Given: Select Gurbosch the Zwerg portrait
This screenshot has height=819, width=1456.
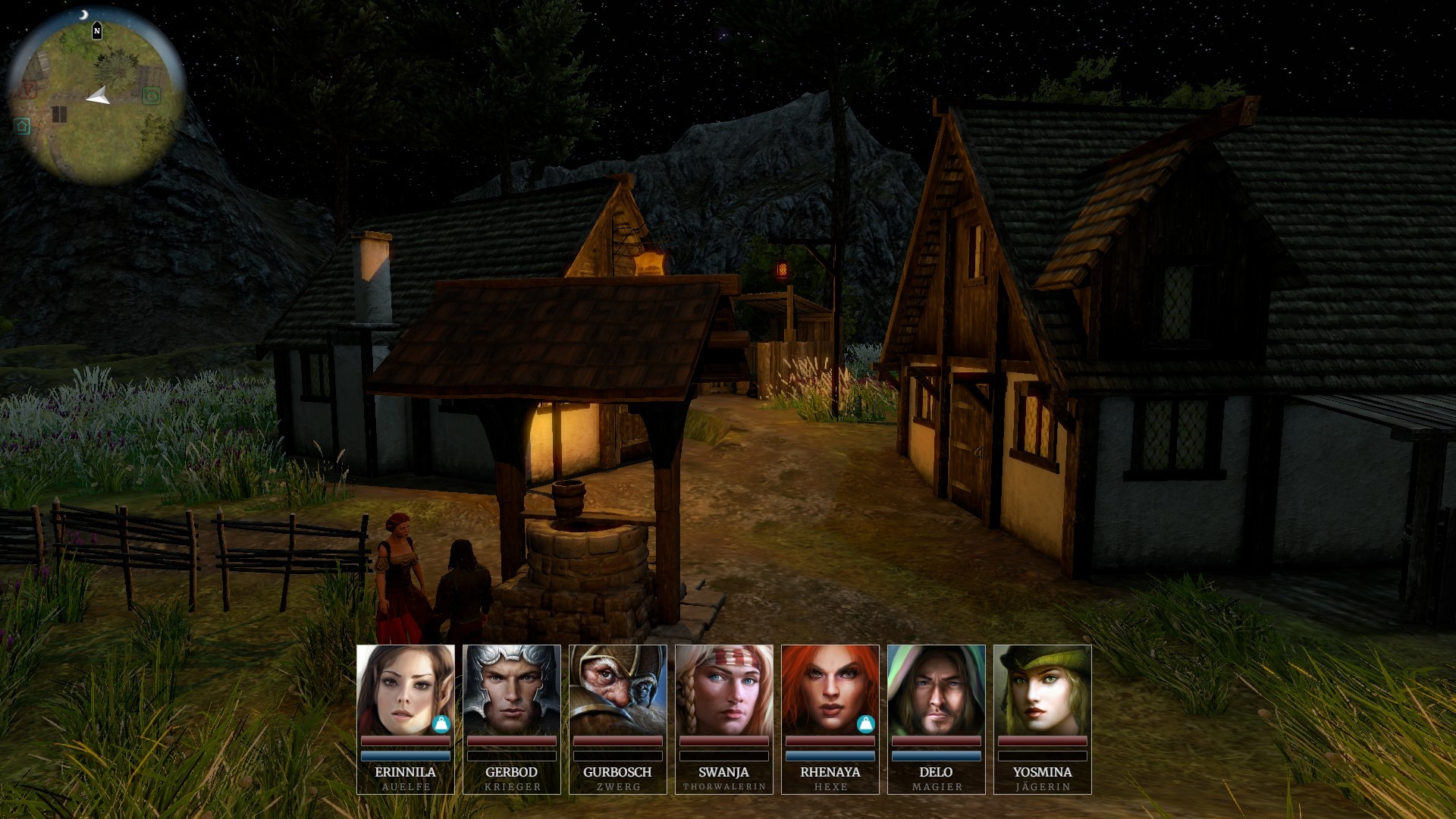Looking at the screenshot, I should click(617, 690).
